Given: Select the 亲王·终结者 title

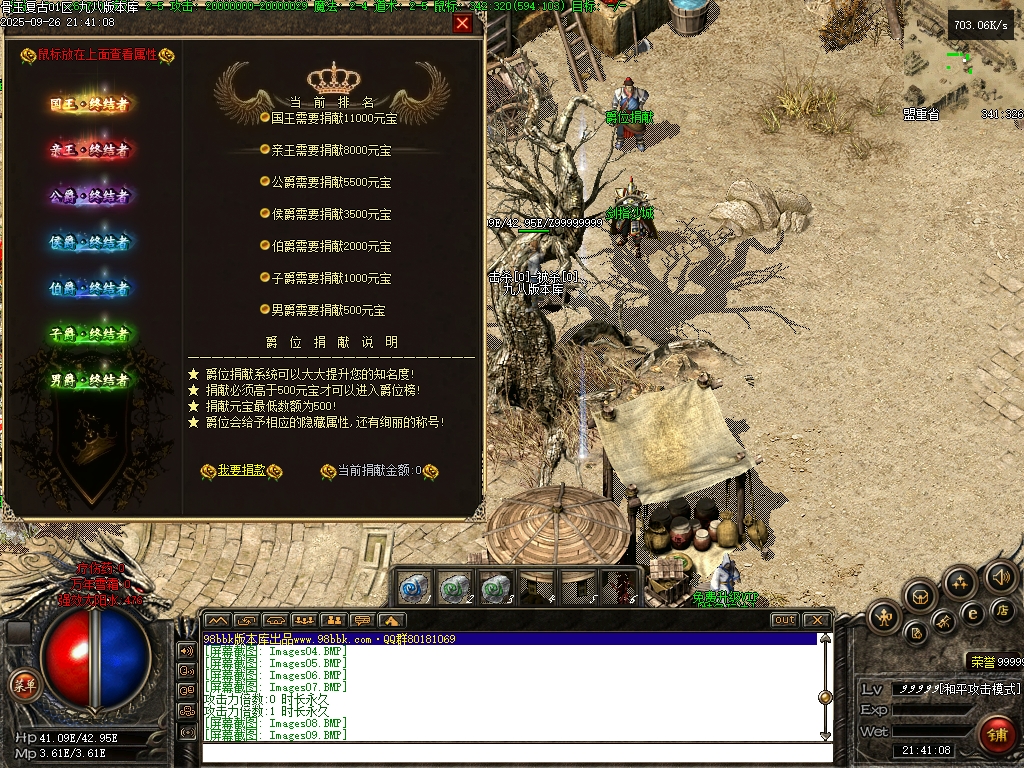Looking at the screenshot, I should tap(90, 150).
